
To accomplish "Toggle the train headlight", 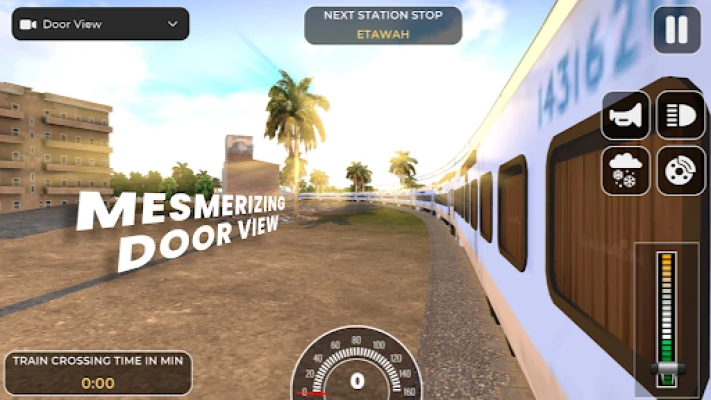I will 680,116.
